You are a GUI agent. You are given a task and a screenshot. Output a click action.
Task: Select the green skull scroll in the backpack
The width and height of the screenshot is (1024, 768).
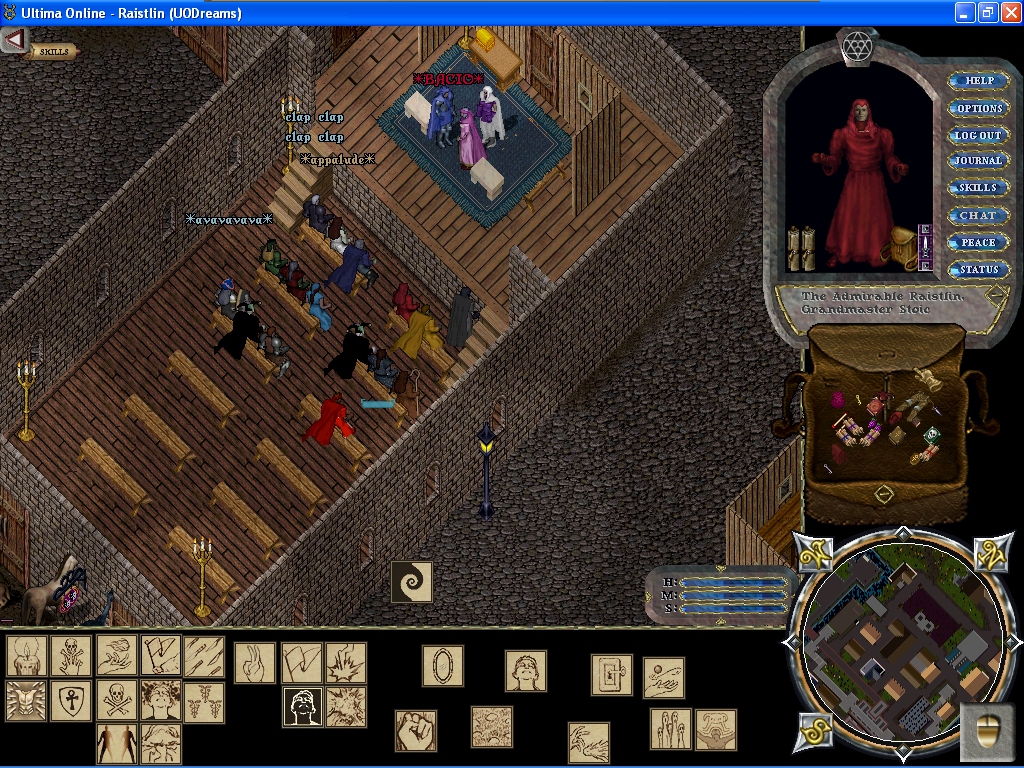coord(932,435)
